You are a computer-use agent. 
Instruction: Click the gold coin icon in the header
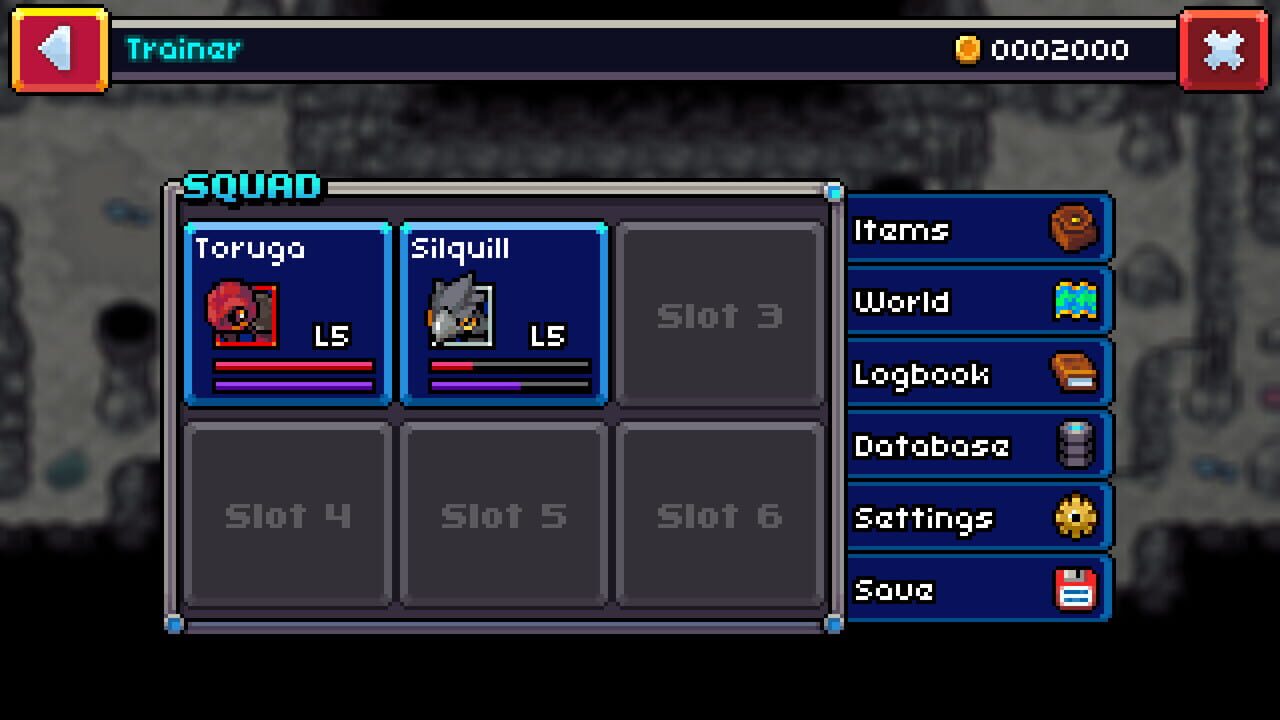click(966, 48)
